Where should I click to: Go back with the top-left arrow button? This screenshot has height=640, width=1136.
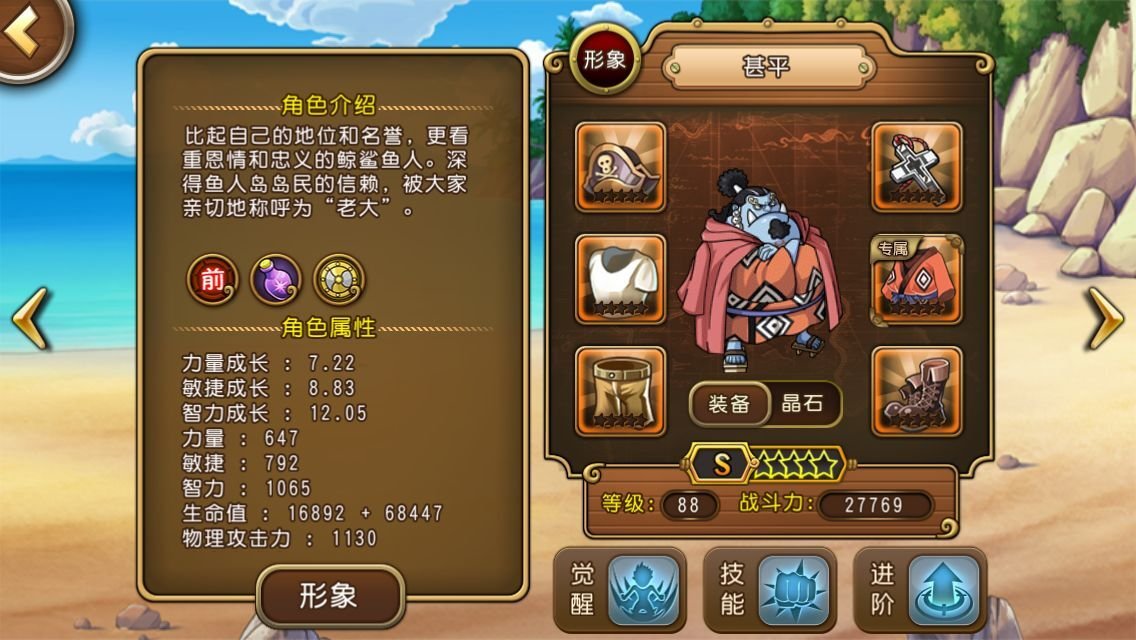[28, 34]
